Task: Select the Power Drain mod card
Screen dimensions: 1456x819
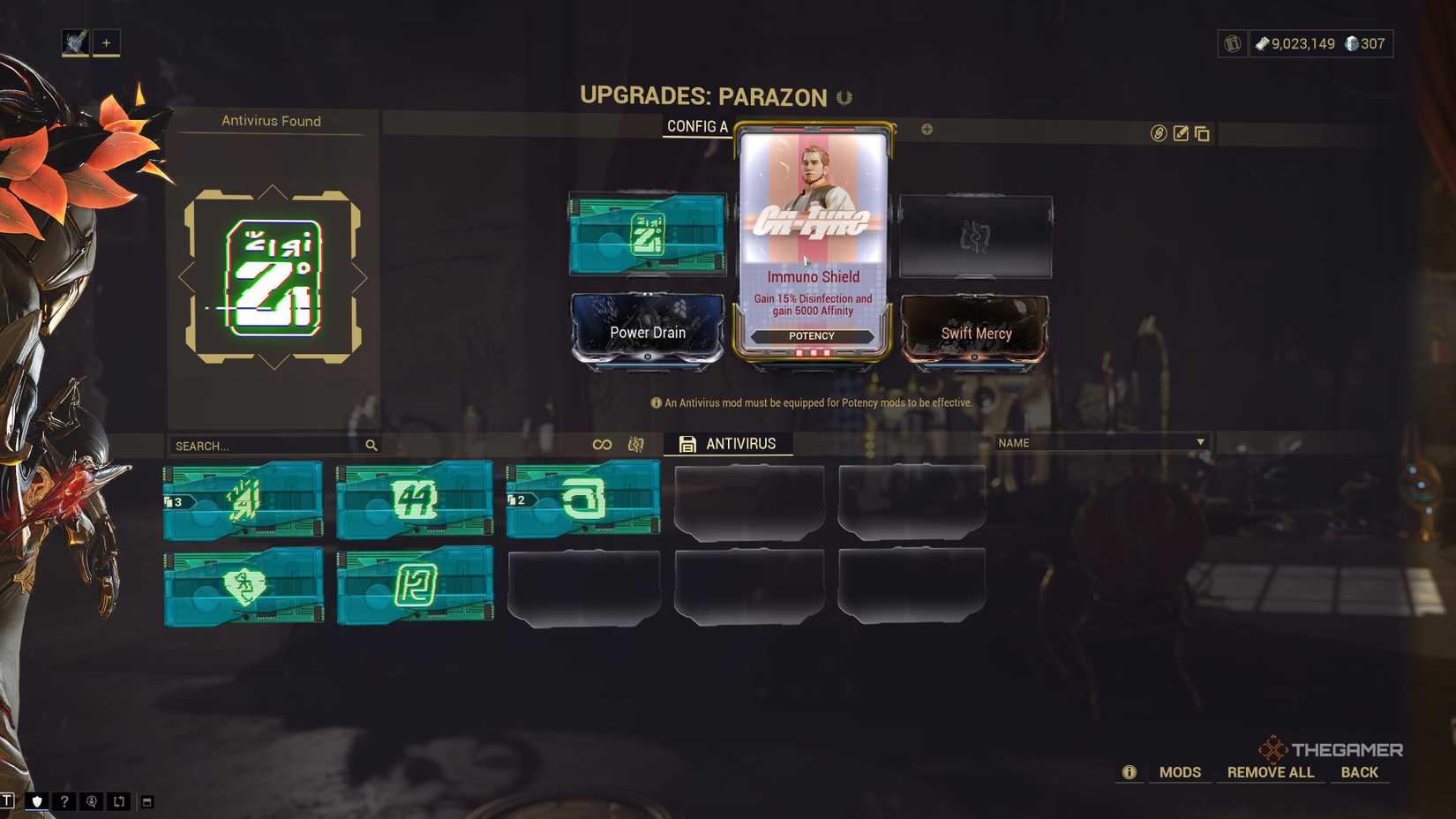Action: click(x=647, y=332)
